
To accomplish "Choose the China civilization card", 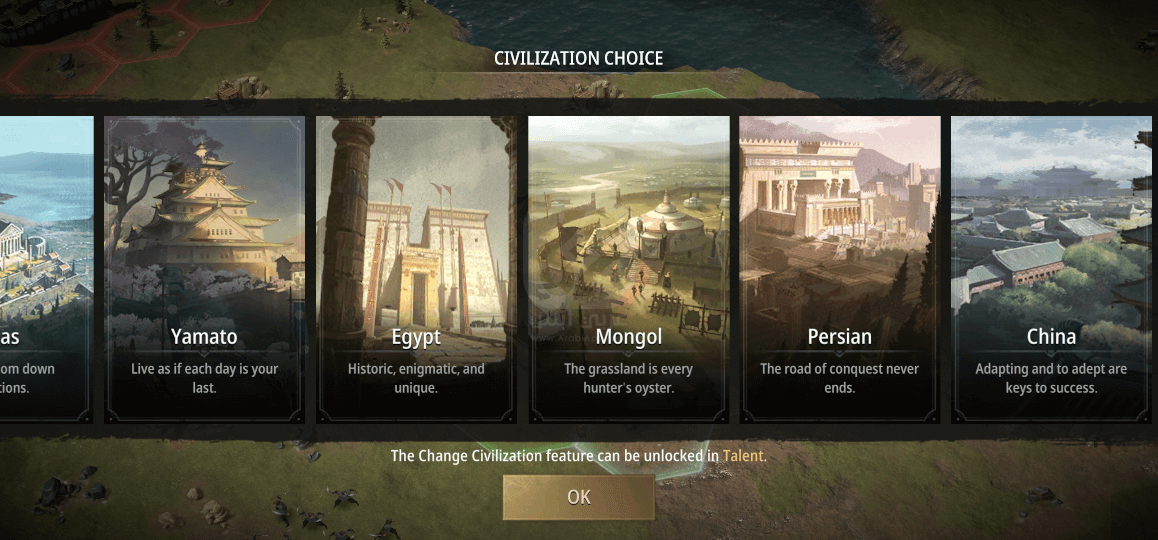I will point(1052,270).
